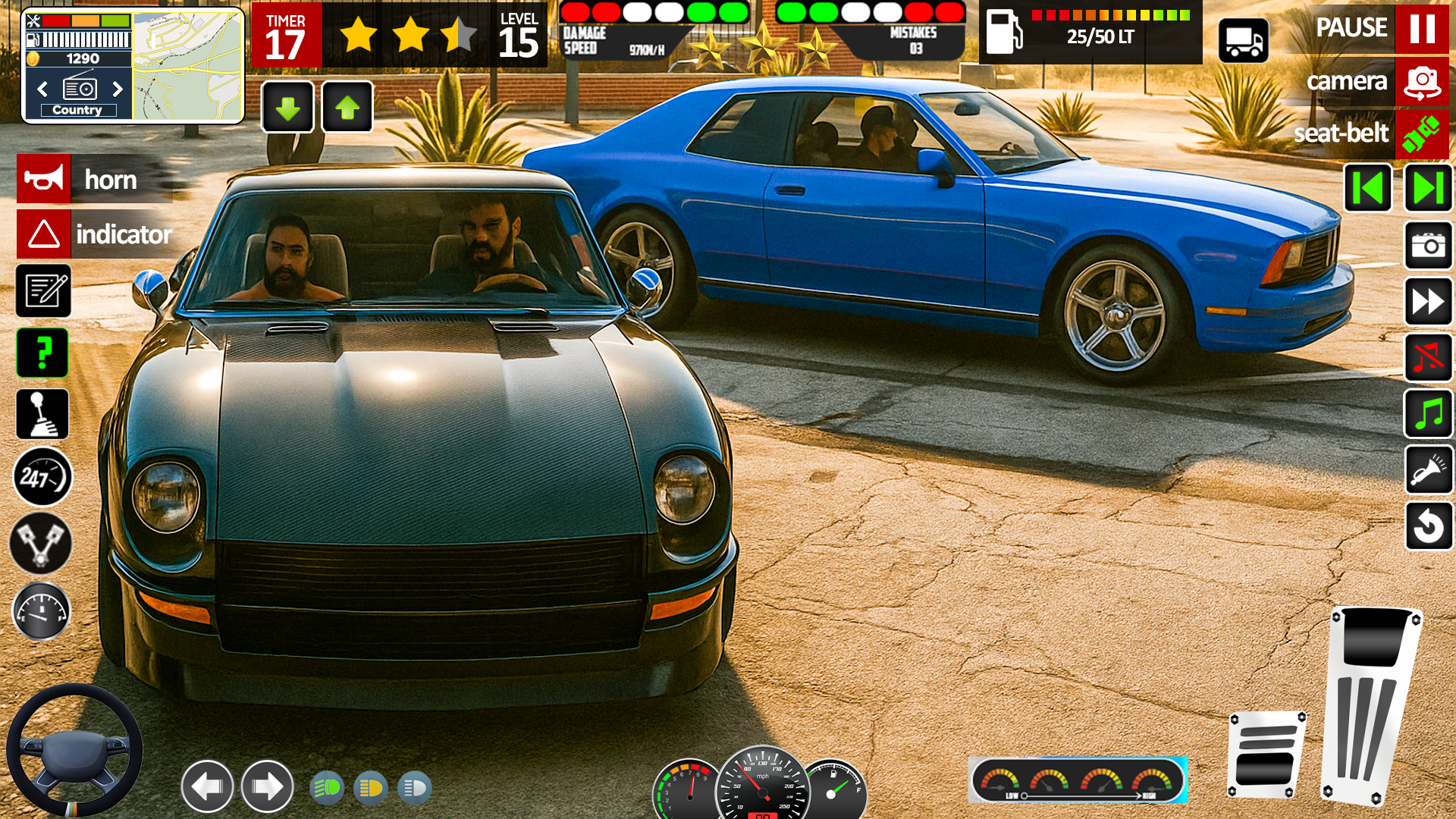Toggle the seat-belt button
1456x819 pixels.
click(1421, 134)
